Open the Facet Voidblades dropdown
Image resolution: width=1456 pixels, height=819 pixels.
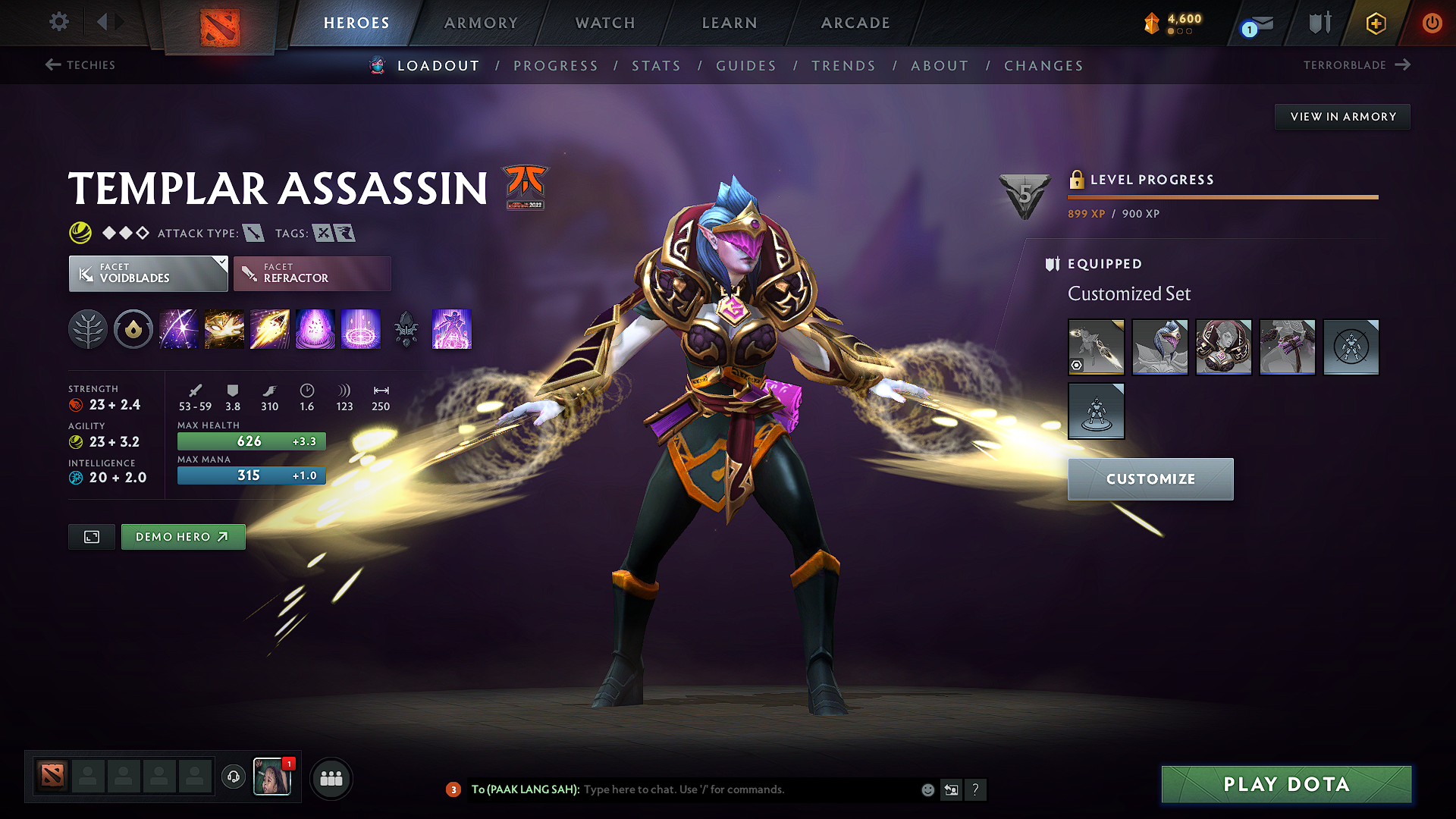pos(148,273)
